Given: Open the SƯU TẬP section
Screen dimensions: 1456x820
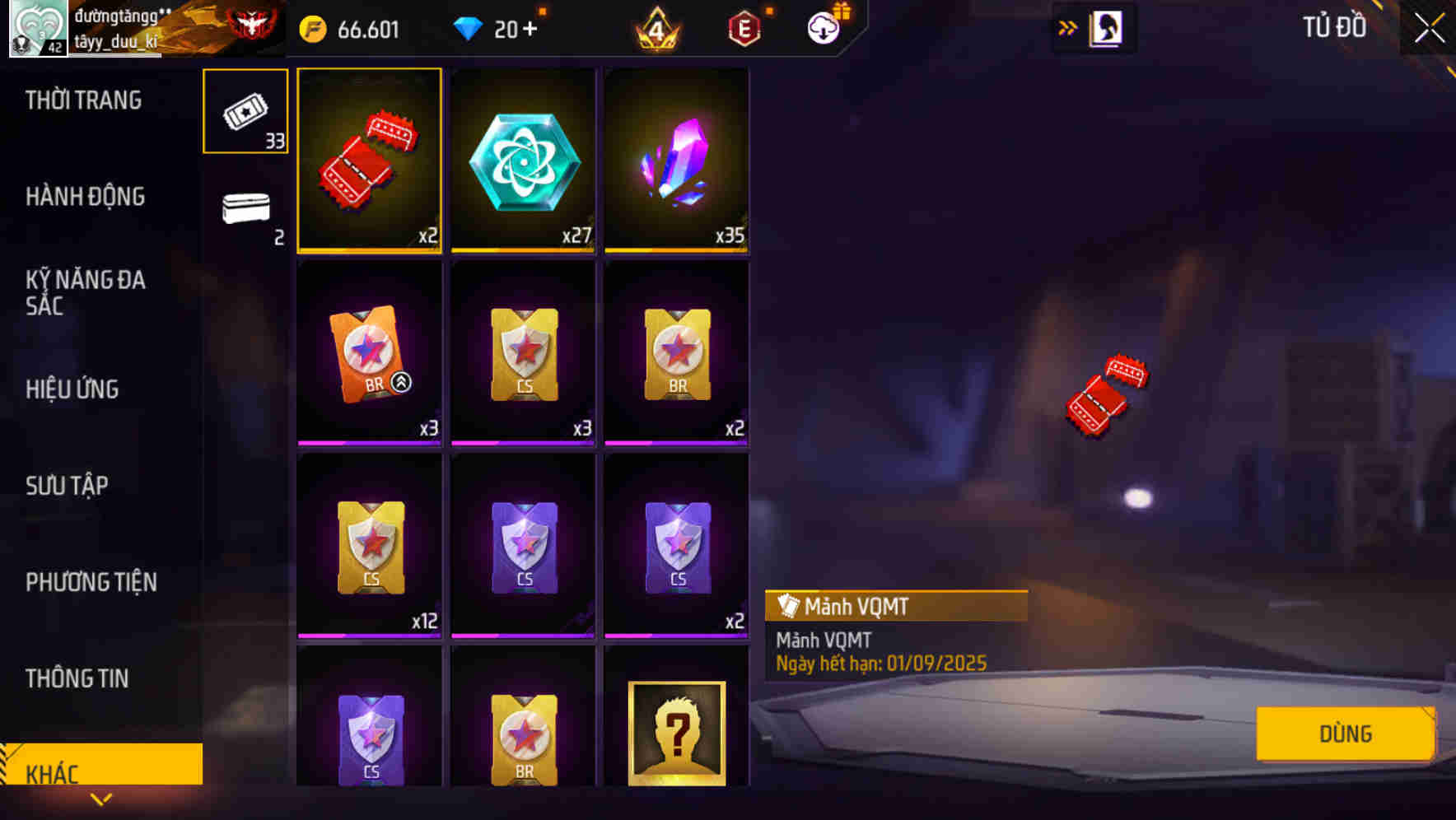Looking at the screenshot, I should [68, 486].
